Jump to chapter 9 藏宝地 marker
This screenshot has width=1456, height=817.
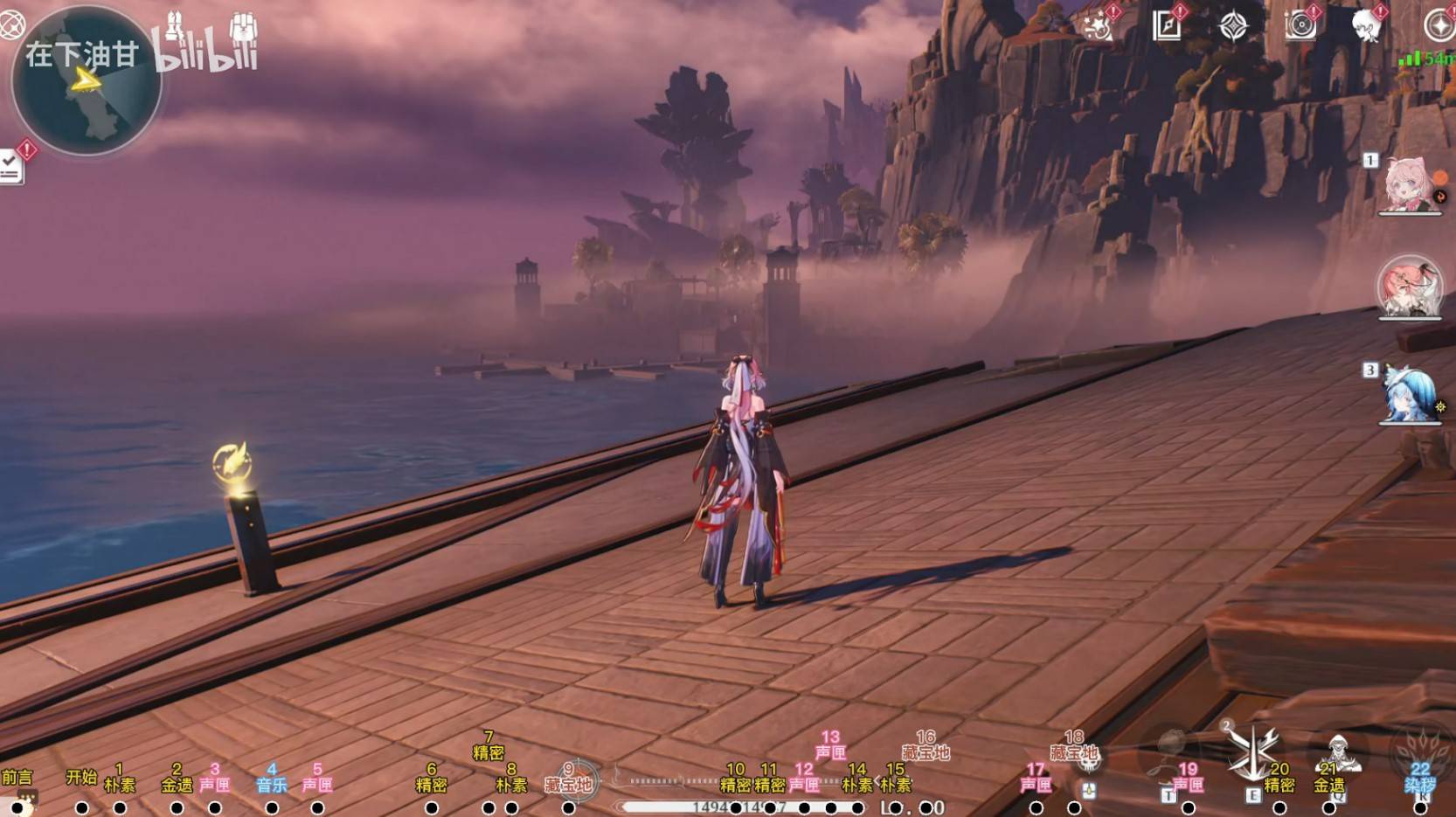click(x=568, y=808)
